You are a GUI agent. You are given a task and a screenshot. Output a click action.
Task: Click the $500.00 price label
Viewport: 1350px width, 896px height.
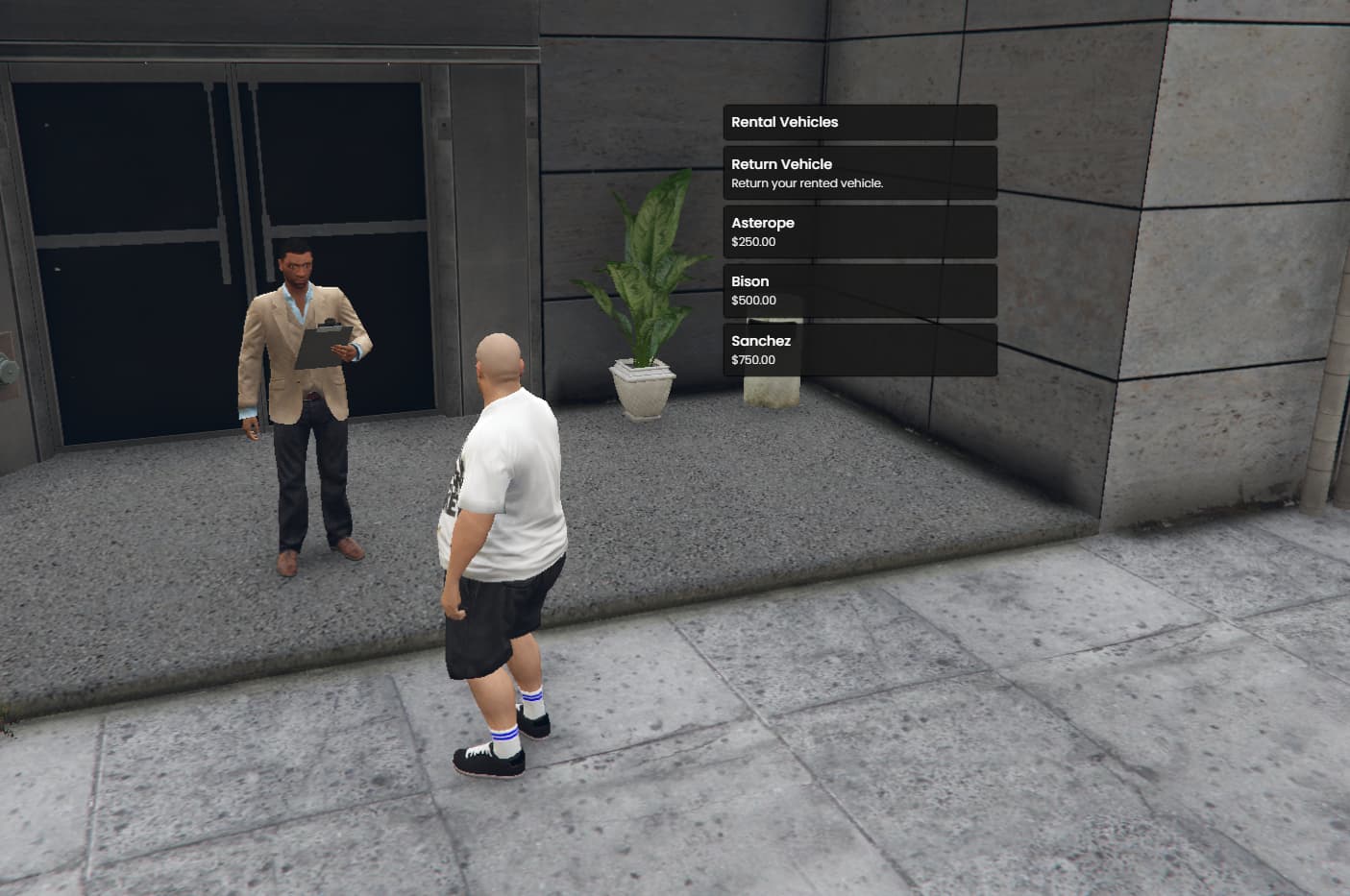pos(753,301)
